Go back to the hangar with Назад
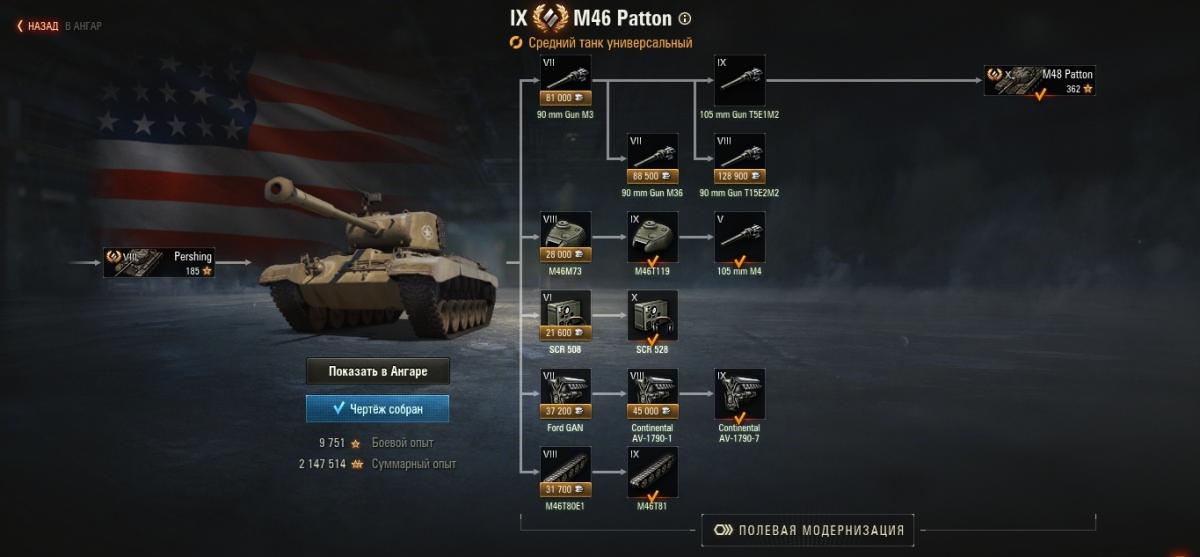The image size is (1200, 557). point(38,26)
